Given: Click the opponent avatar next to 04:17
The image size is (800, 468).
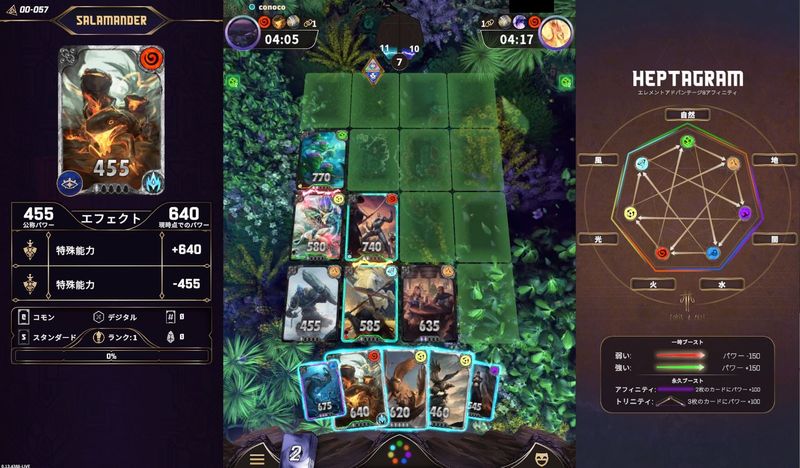Looking at the screenshot, I should tap(555, 32).
